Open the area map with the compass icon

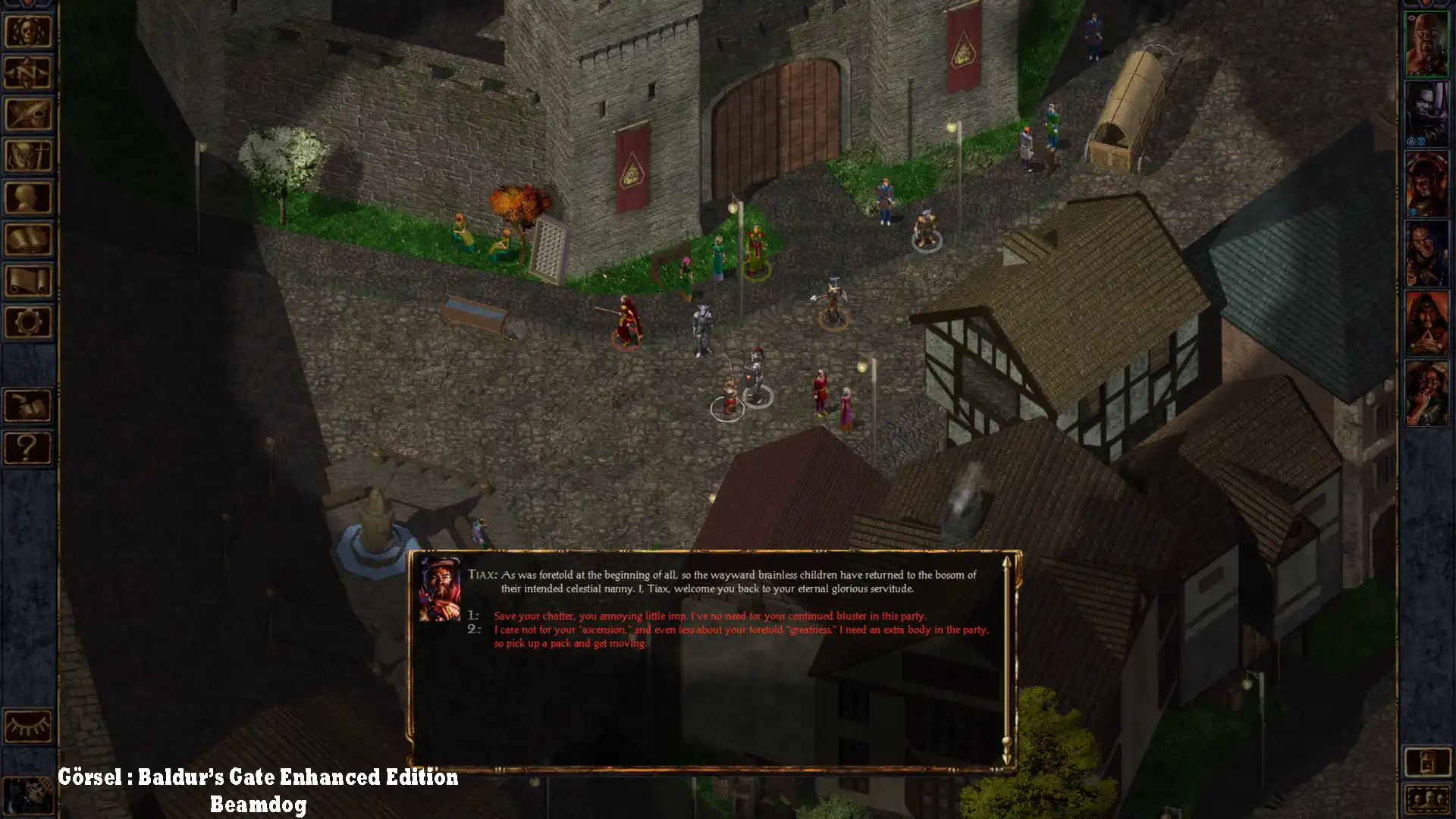28,74
